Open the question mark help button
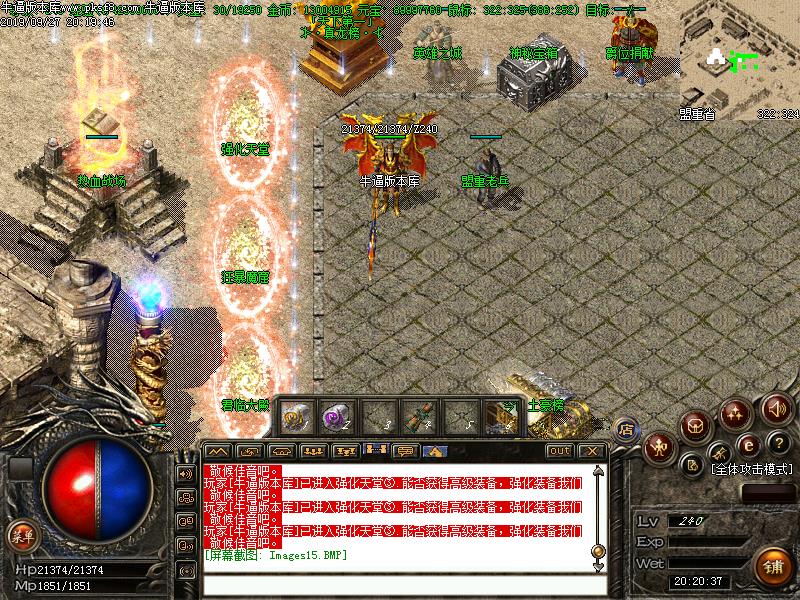 779,443
